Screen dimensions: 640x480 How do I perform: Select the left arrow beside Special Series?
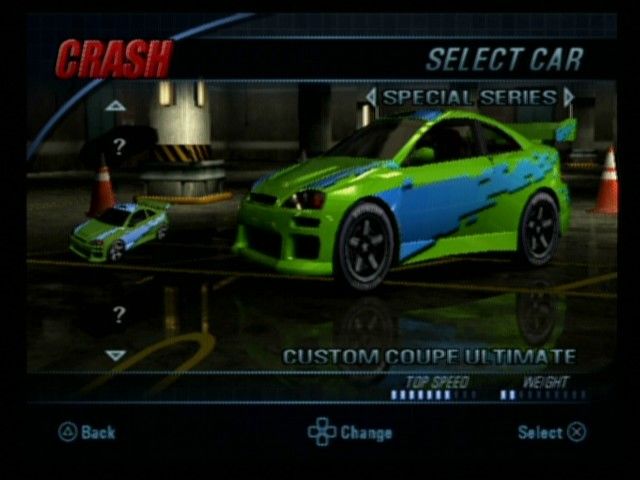click(x=371, y=97)
